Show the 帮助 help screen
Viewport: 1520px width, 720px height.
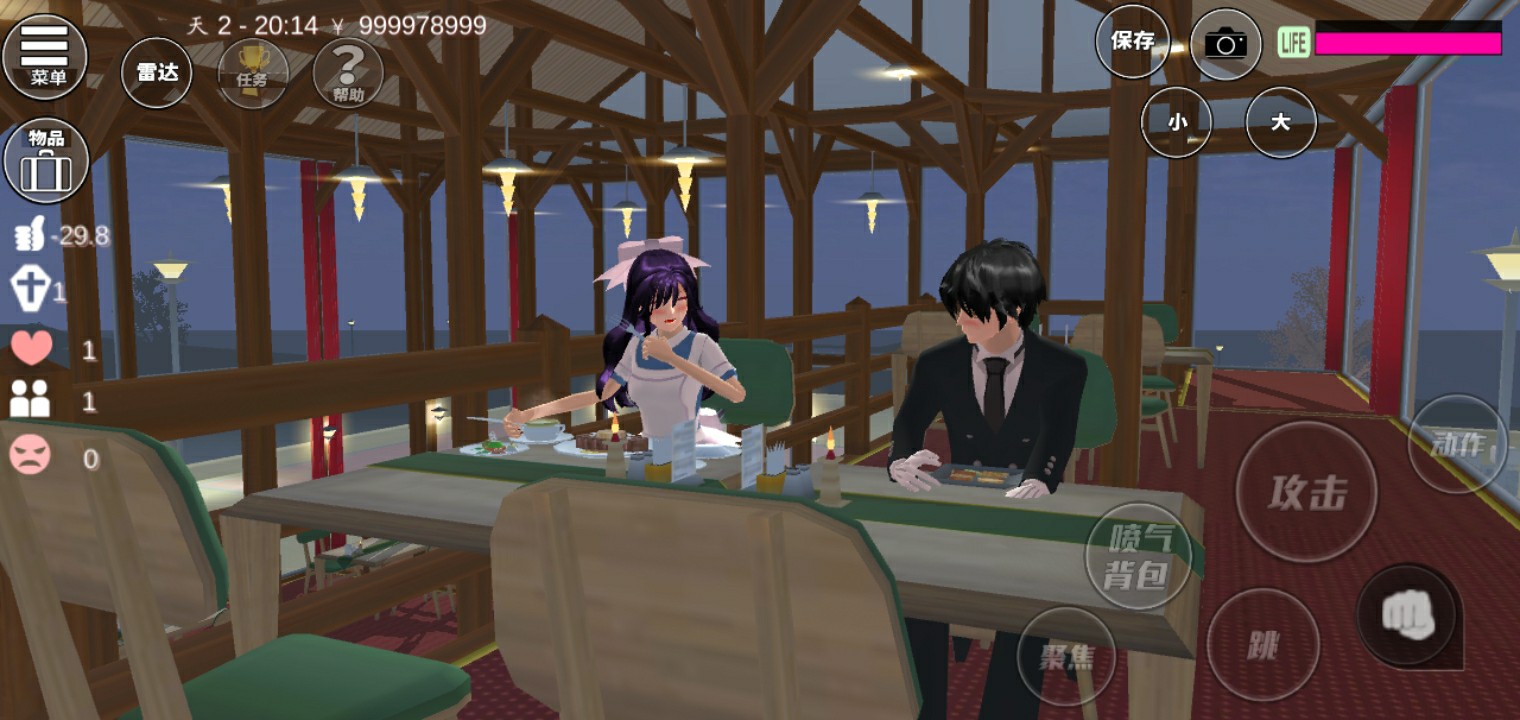(x=348, y=72)
